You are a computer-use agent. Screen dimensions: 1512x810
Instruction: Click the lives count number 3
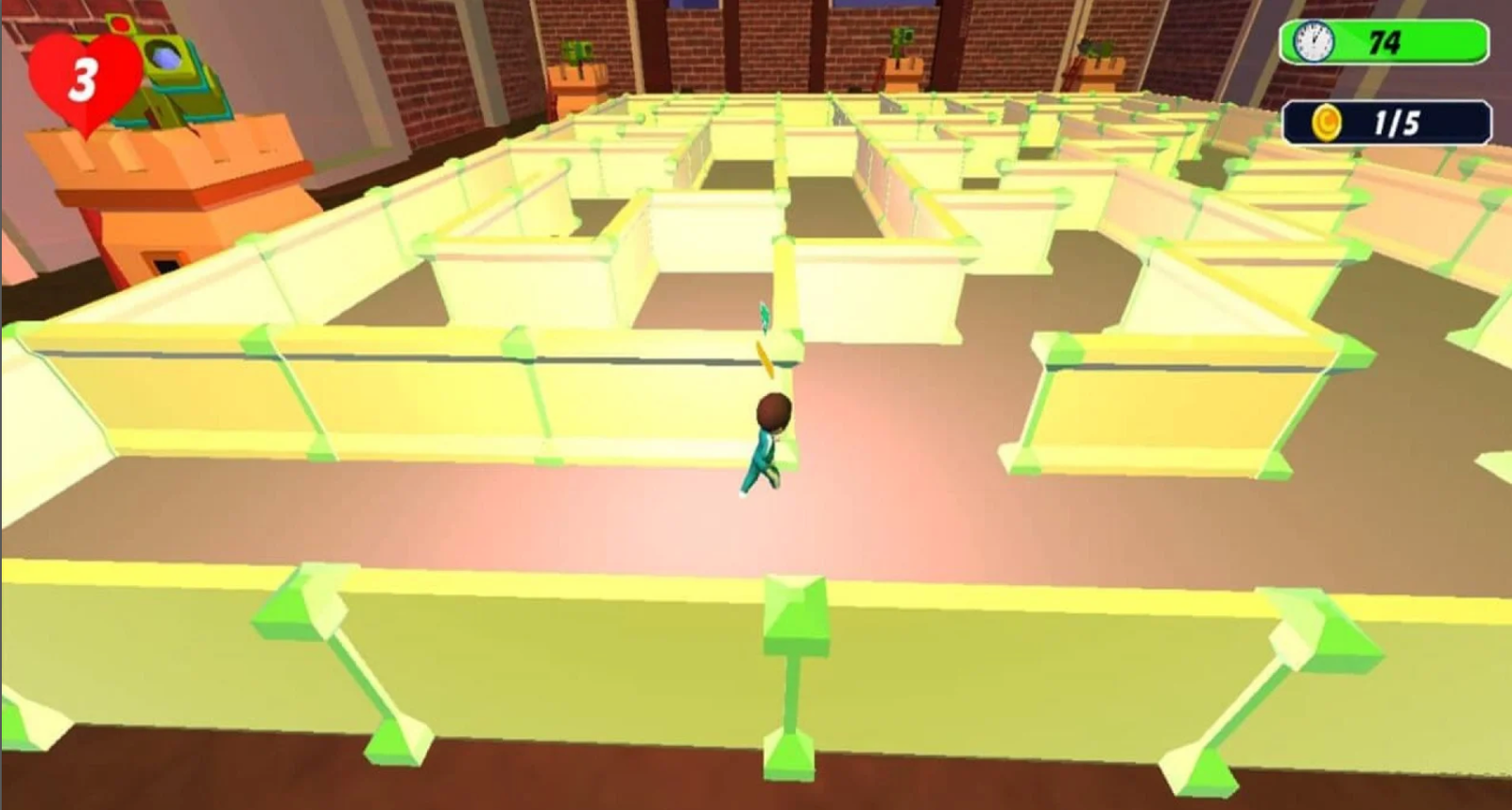[x=81, y=80]
